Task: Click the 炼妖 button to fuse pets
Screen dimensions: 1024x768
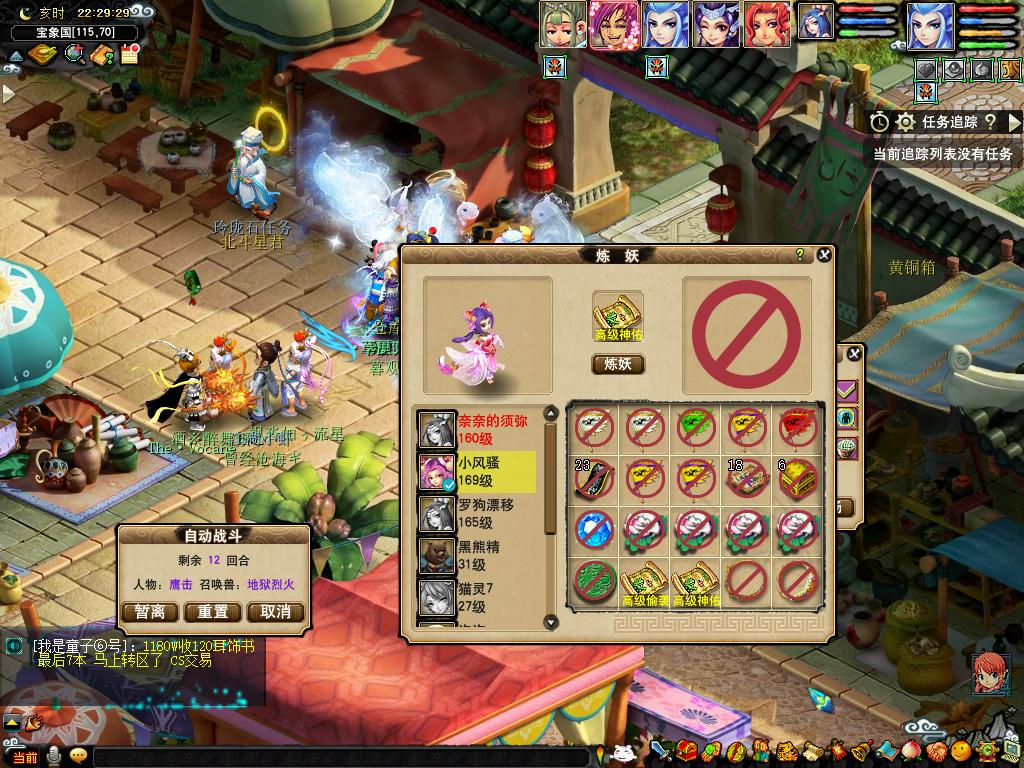Action: [x=618, y=364]
